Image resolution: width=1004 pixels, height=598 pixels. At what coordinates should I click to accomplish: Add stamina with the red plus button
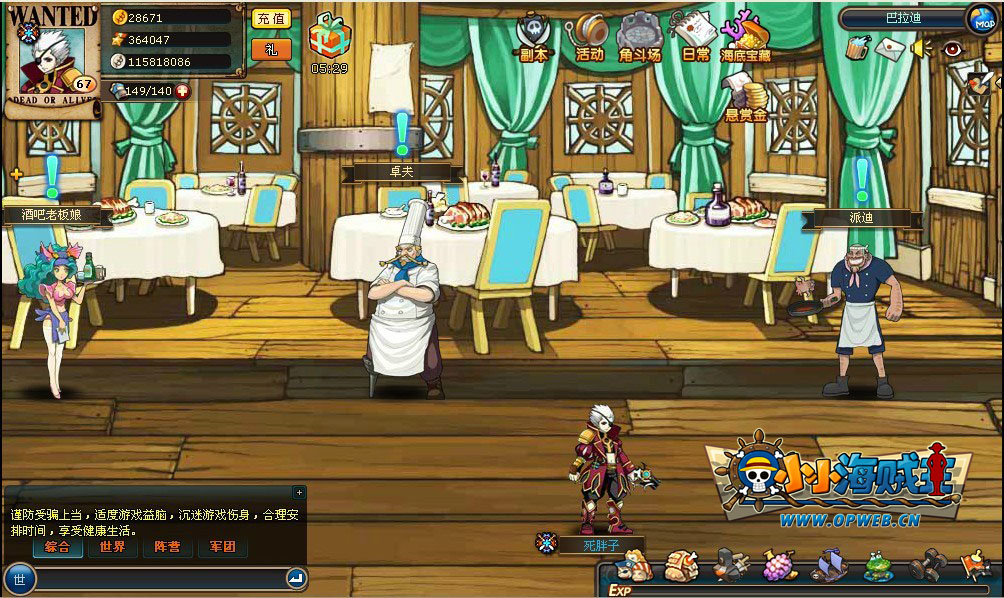184,91
